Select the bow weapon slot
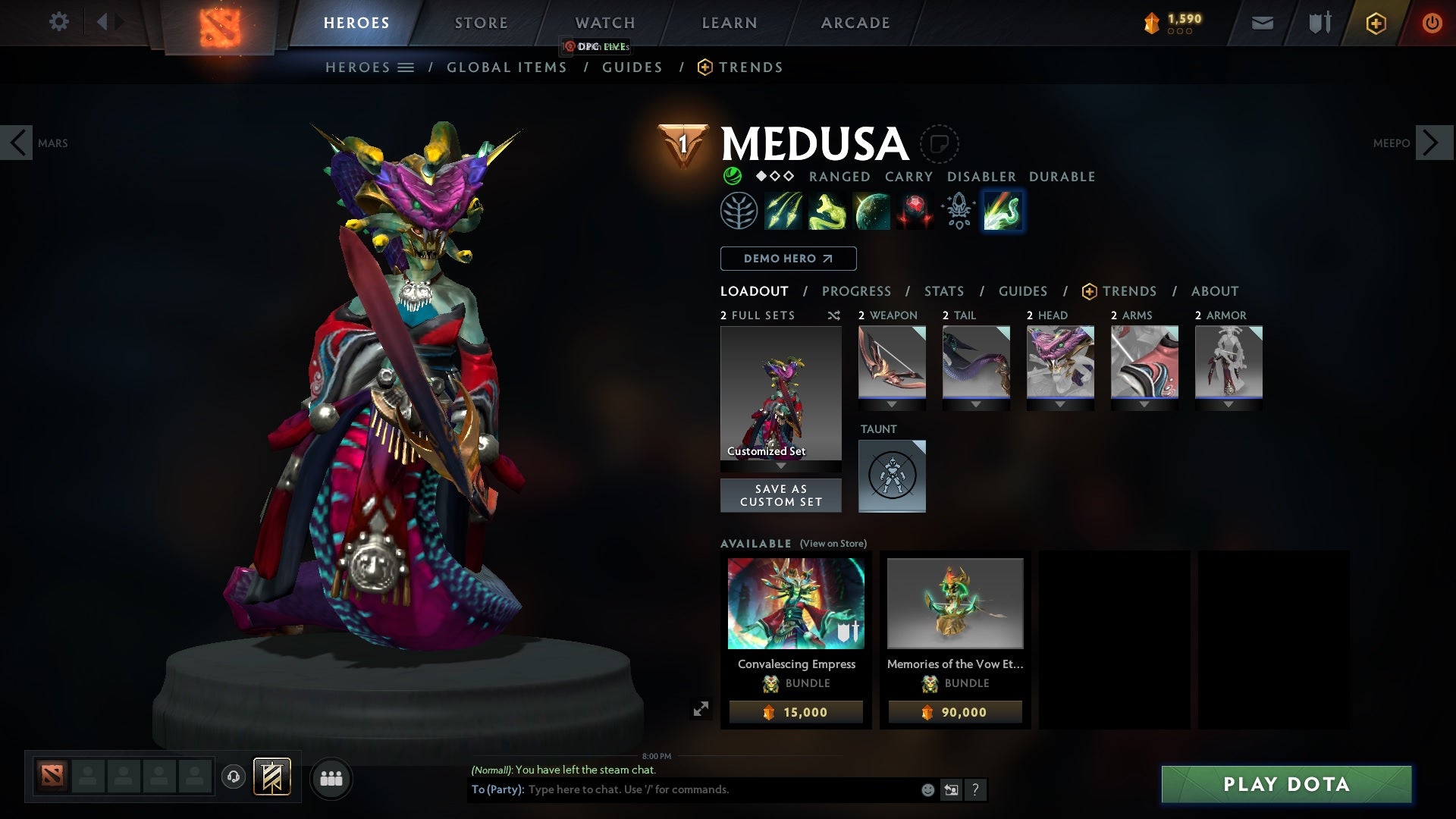The height and width of the screenshot is (819, 1456). [892, 362]
